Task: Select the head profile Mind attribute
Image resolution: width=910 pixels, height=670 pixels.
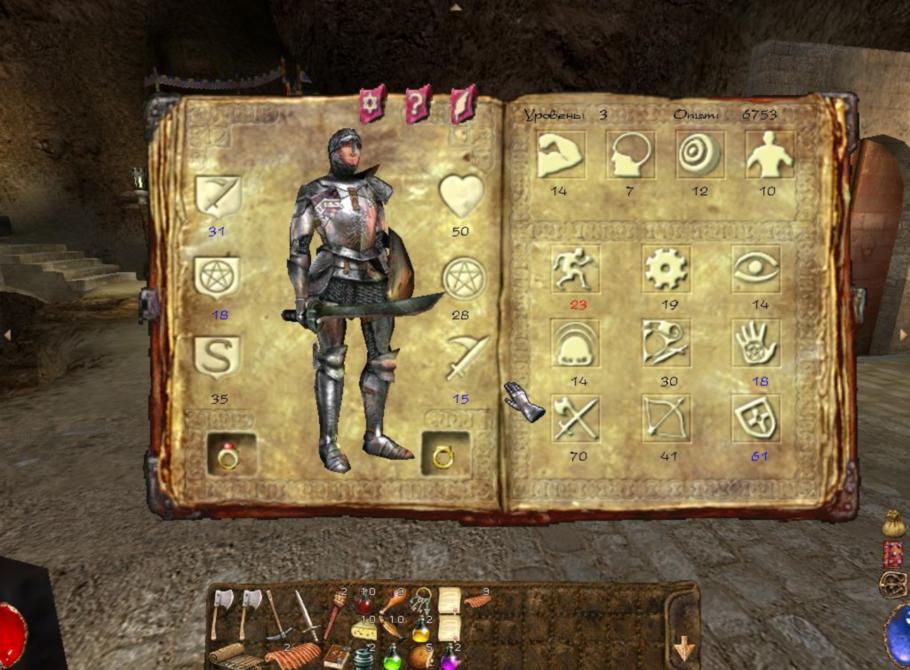Action: [630, 154]
